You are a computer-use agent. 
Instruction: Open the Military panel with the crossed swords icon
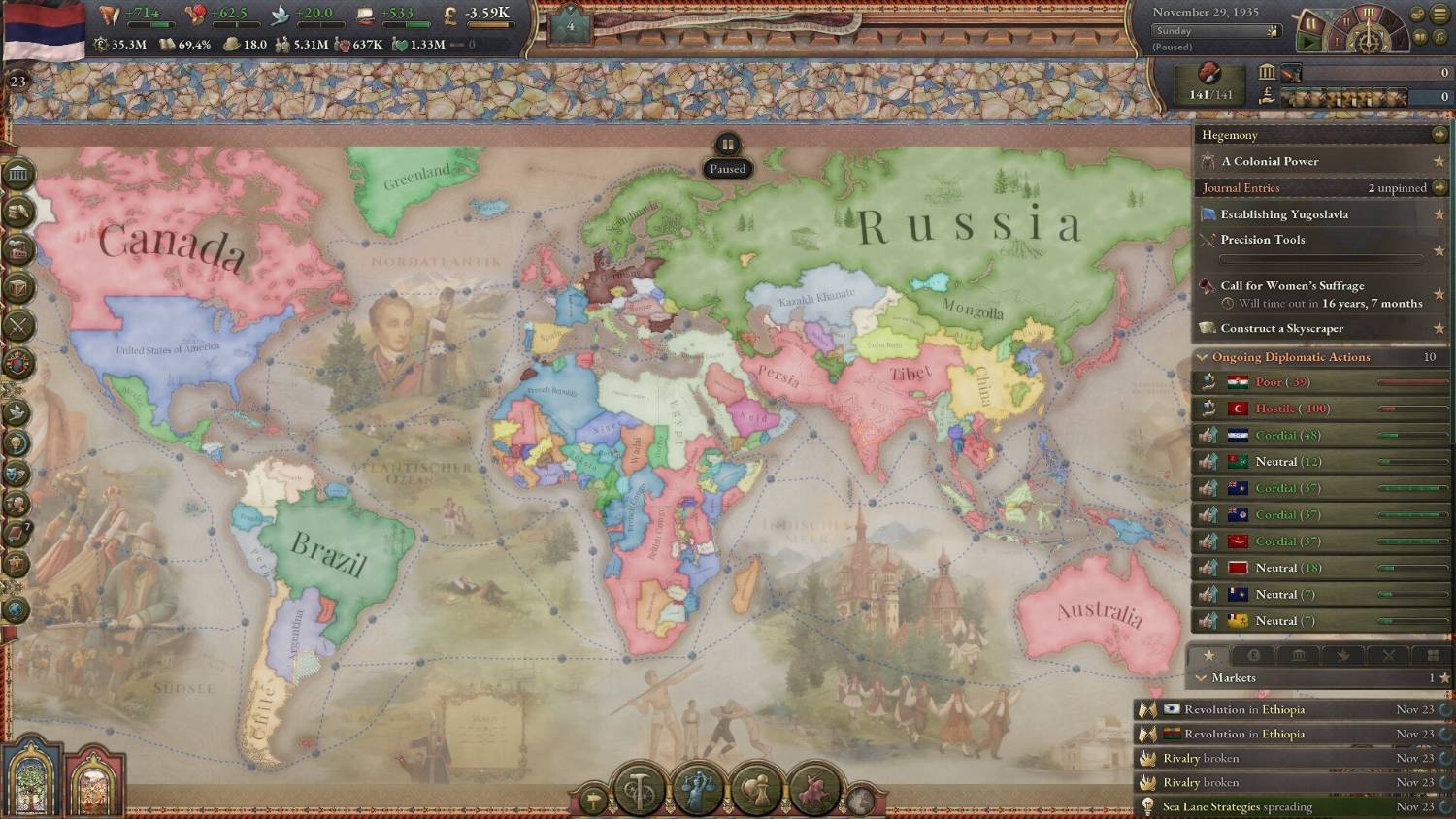pyautogui.click(x=18, y=326)
